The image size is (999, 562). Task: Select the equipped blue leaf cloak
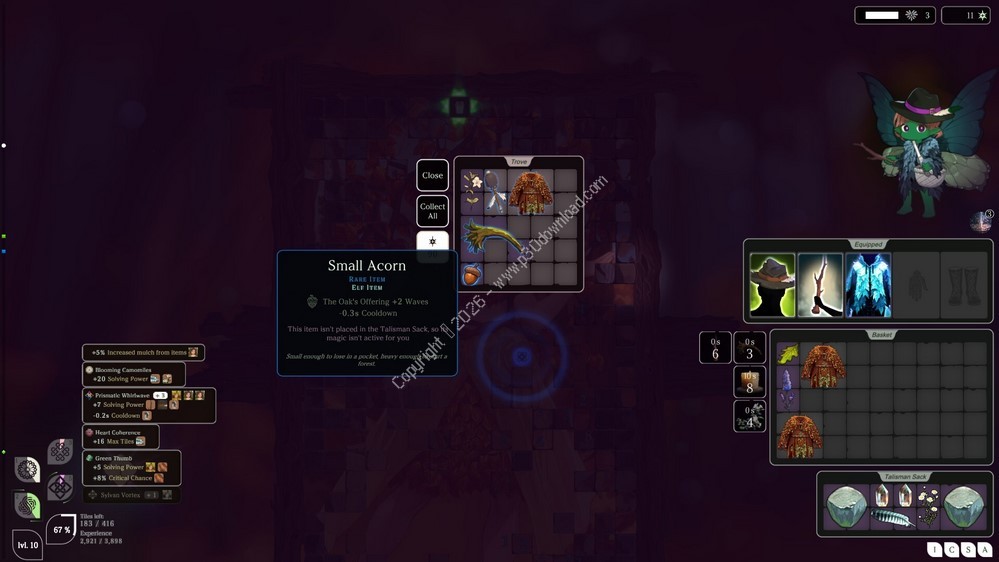(867, 285)
